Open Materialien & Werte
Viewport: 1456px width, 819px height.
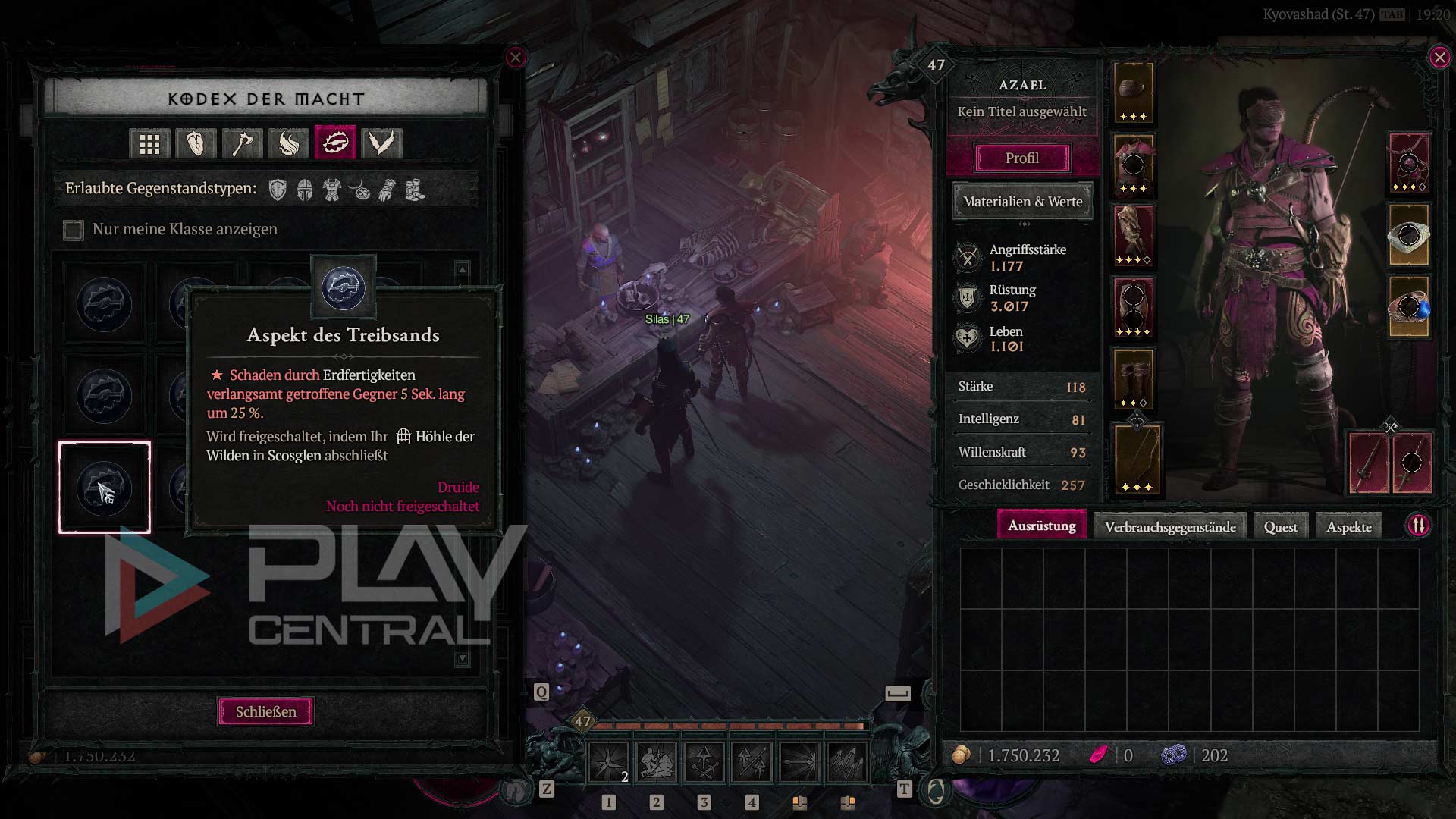point(1021,202)
